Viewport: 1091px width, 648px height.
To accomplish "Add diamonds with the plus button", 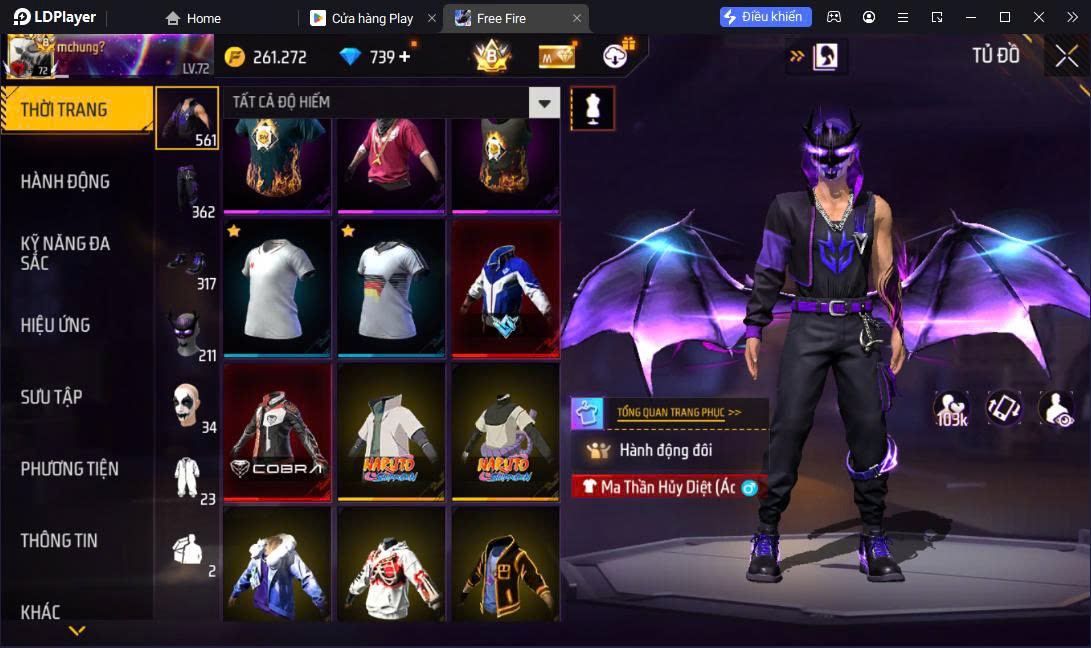I will click(404, 57).
